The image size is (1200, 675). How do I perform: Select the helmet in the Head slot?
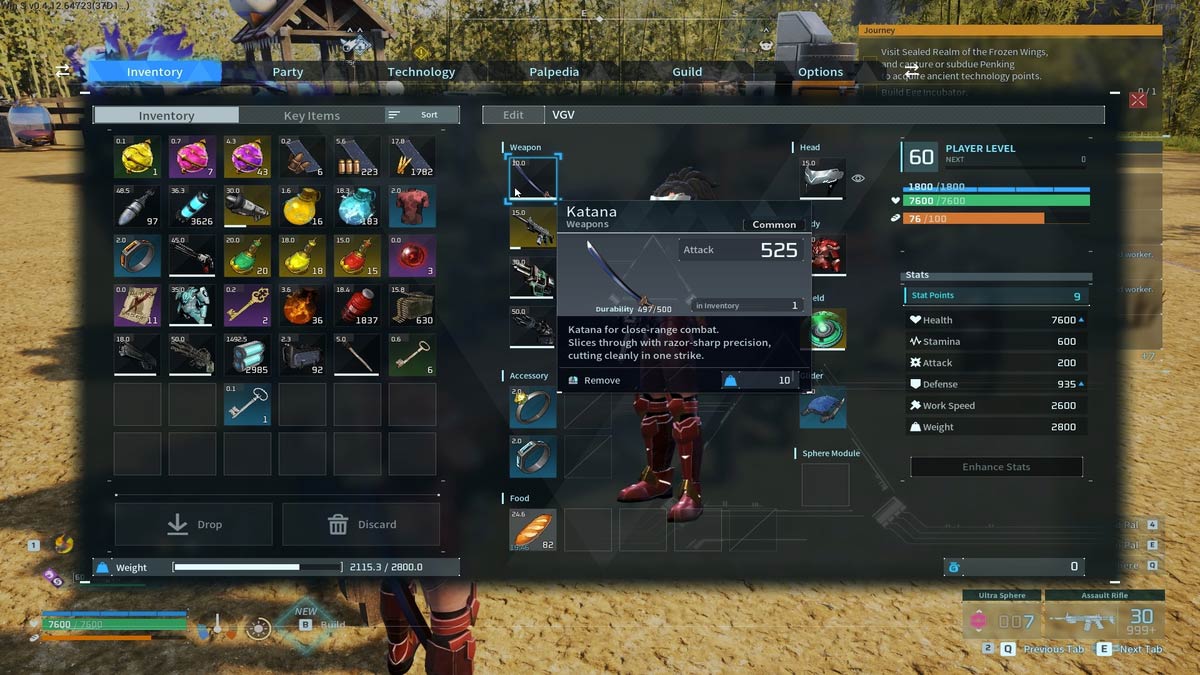pyautogui.click(x=822, y=178)
